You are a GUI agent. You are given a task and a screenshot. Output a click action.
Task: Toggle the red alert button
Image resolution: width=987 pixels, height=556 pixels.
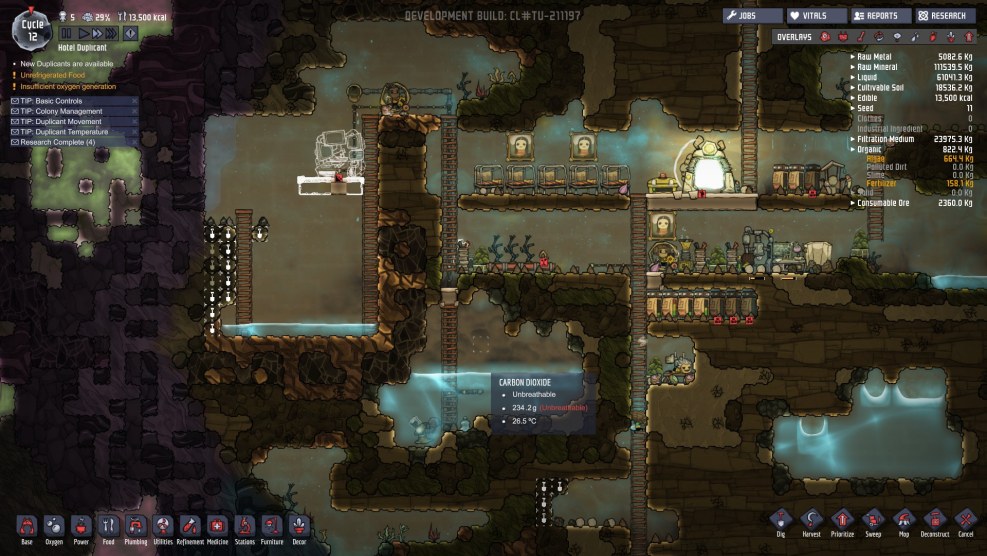tap(130, 33)
